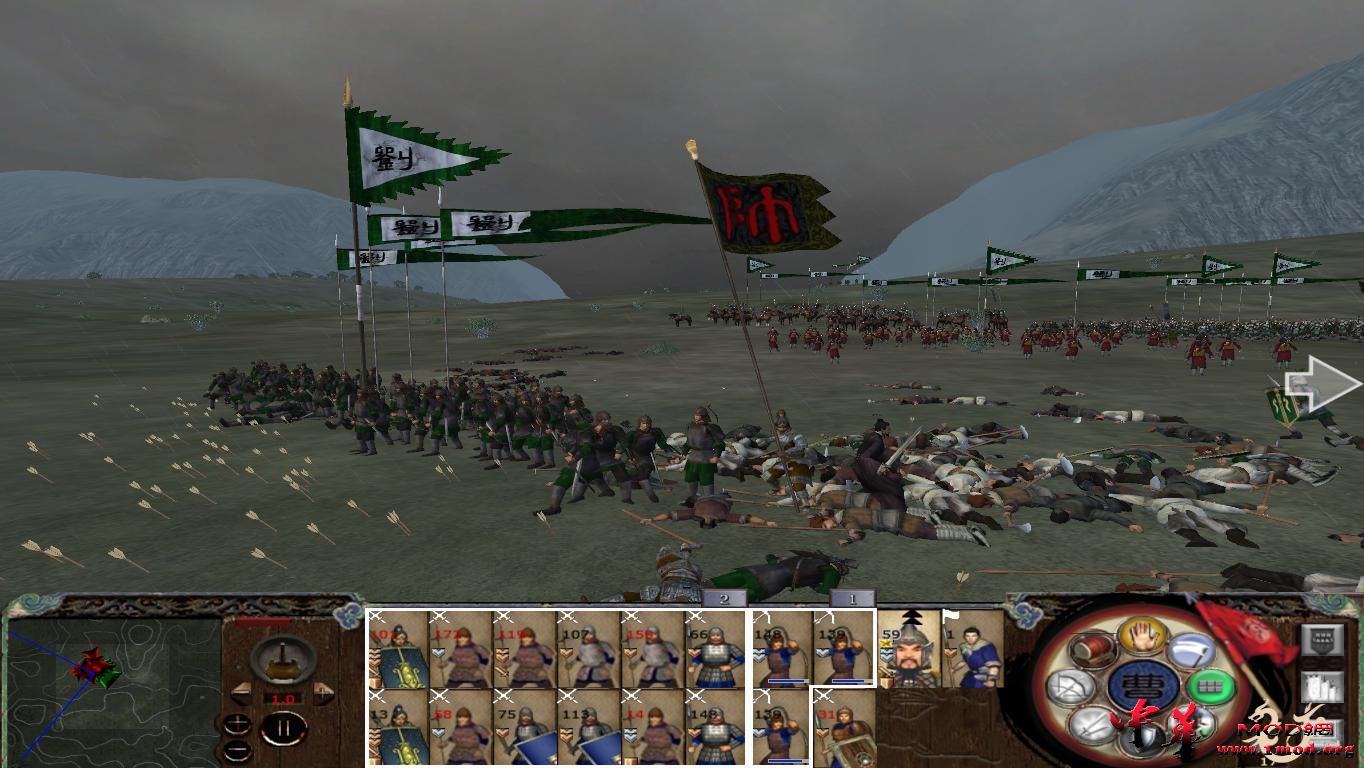Click the war drum icon on the command wheel
1364x768 pixels.
pyautogui.click(x=1092, y=650)
